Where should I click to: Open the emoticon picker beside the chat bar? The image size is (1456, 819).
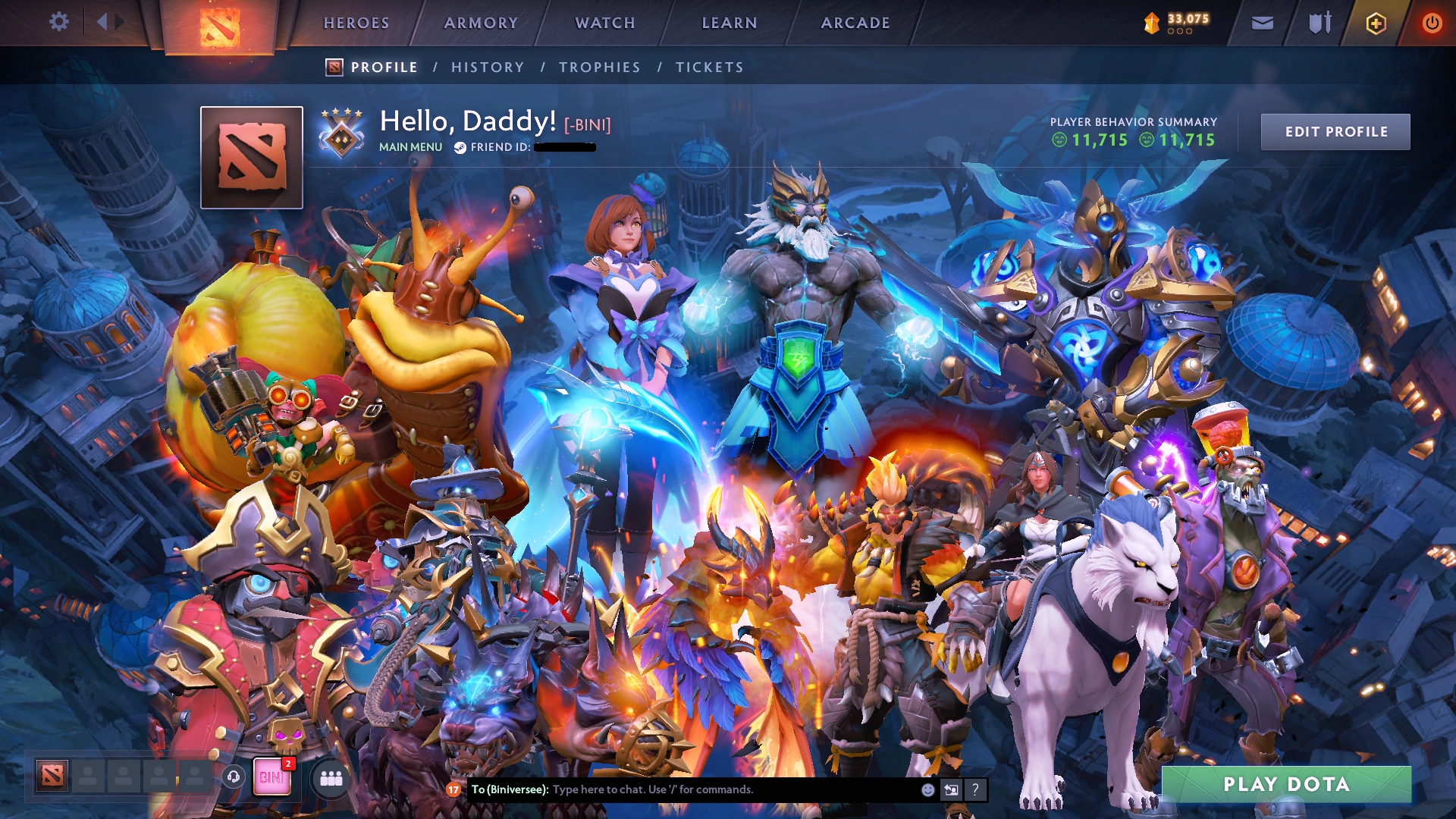tap(927, 789)
